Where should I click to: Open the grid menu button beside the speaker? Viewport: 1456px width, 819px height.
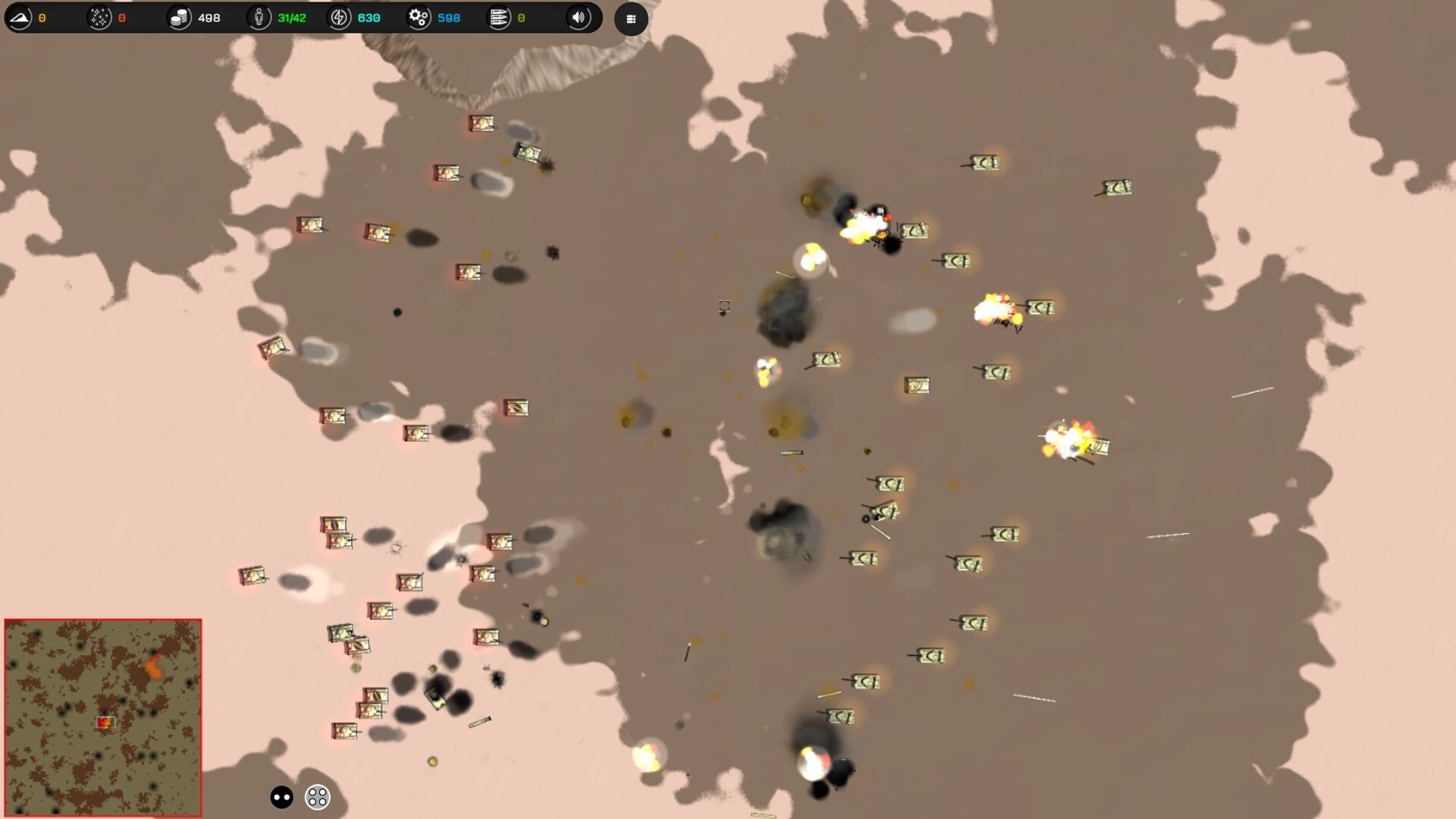coord(631,18)
